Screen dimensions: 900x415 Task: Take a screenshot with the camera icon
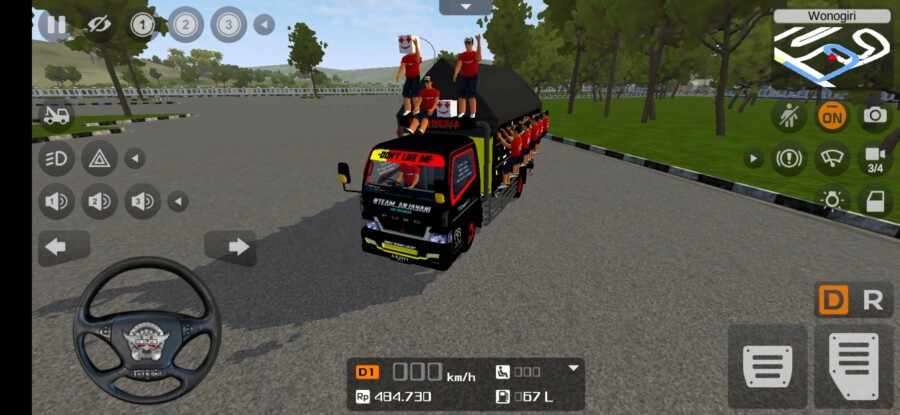click(x=874, y=116)
